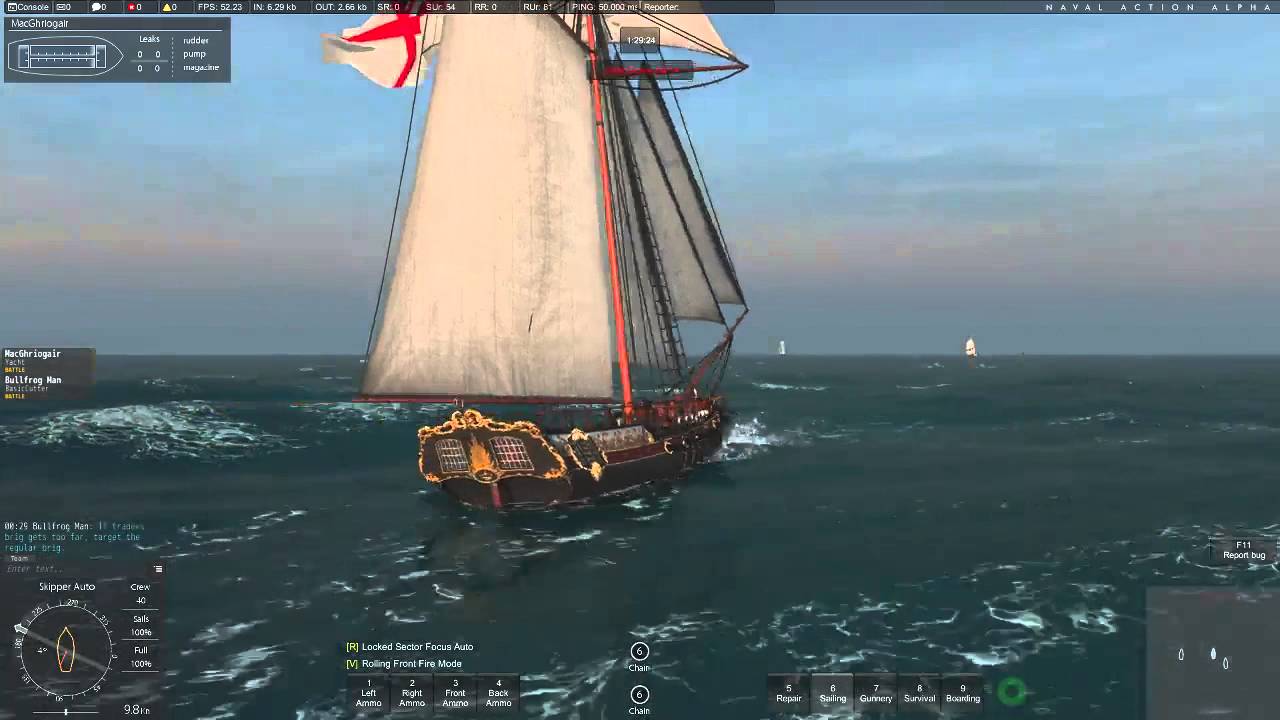Open the Console in the top bar
This screenshot has width=1280, height=720.
point(28,7)
